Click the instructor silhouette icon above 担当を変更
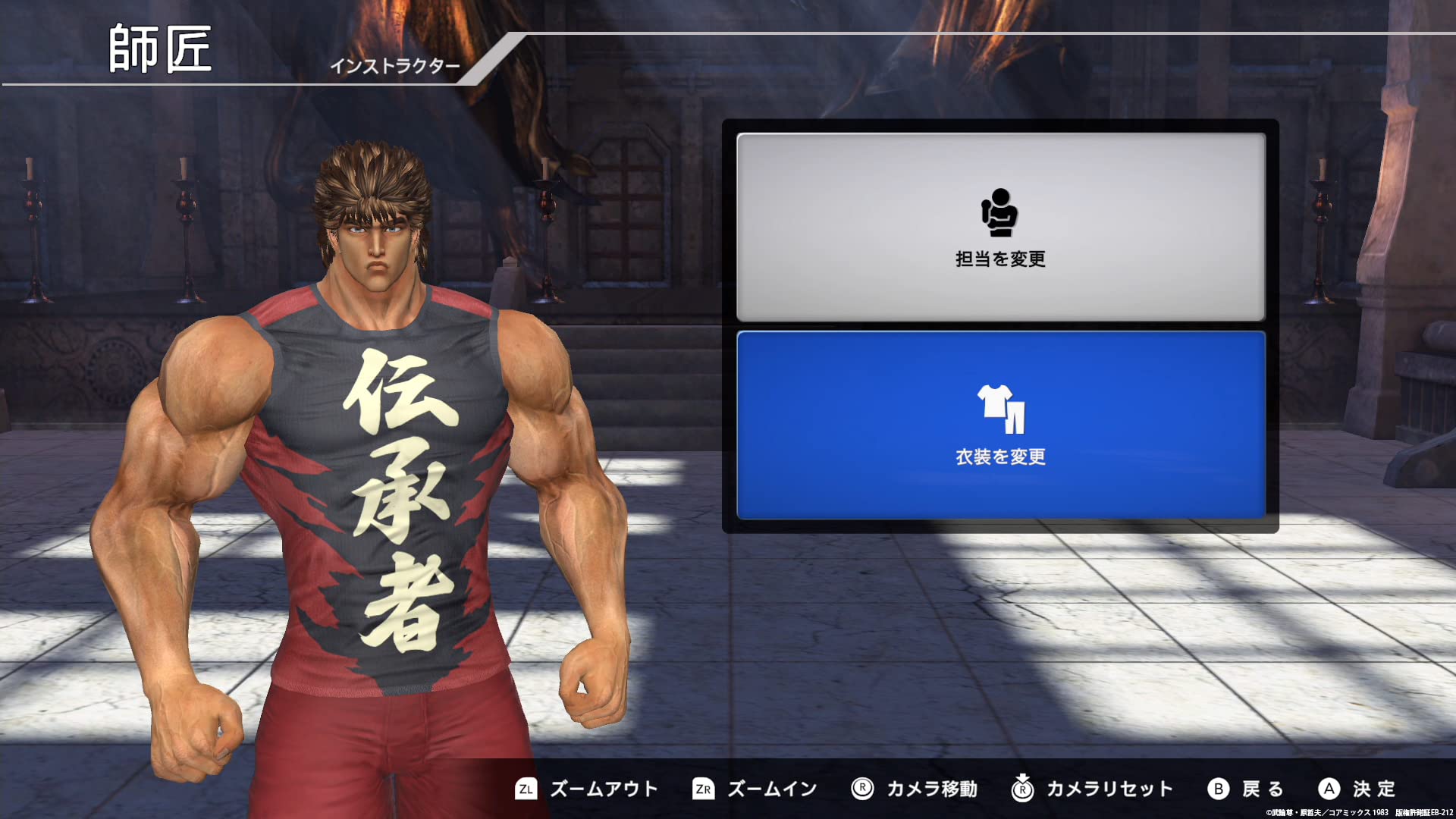 click(999, 213)
